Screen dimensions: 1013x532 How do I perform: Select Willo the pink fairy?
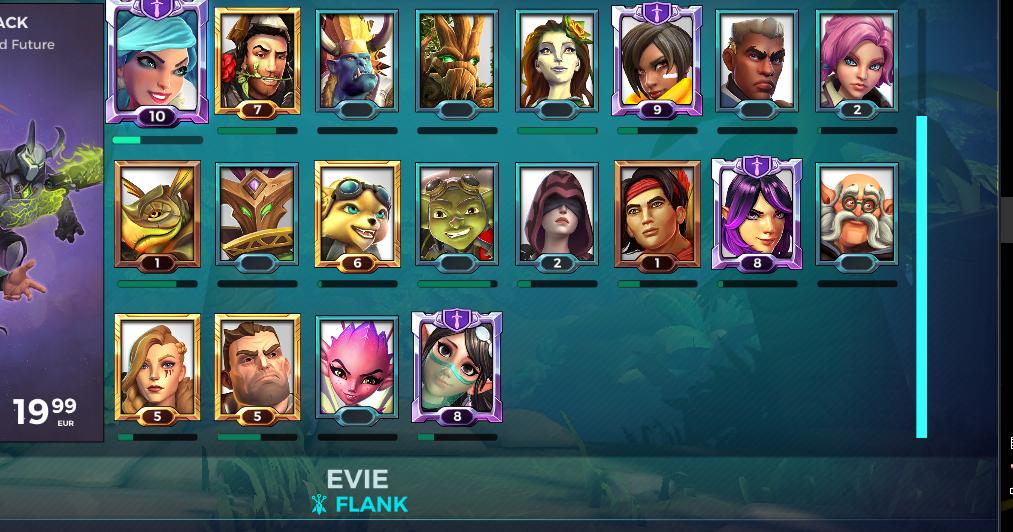[357, 364]
